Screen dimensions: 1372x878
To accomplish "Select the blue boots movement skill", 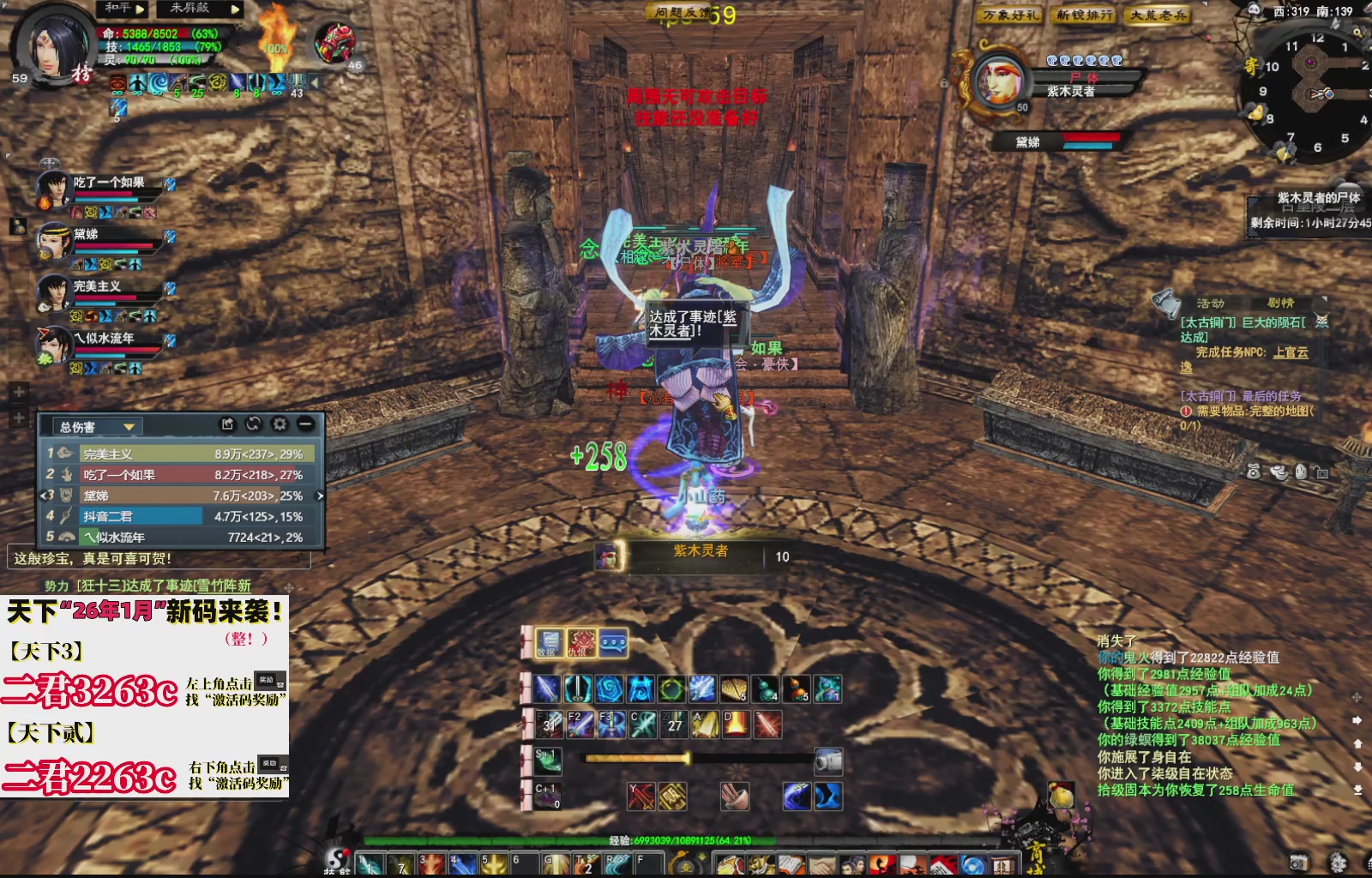I will pyautogui.click(x=827, y=796).
